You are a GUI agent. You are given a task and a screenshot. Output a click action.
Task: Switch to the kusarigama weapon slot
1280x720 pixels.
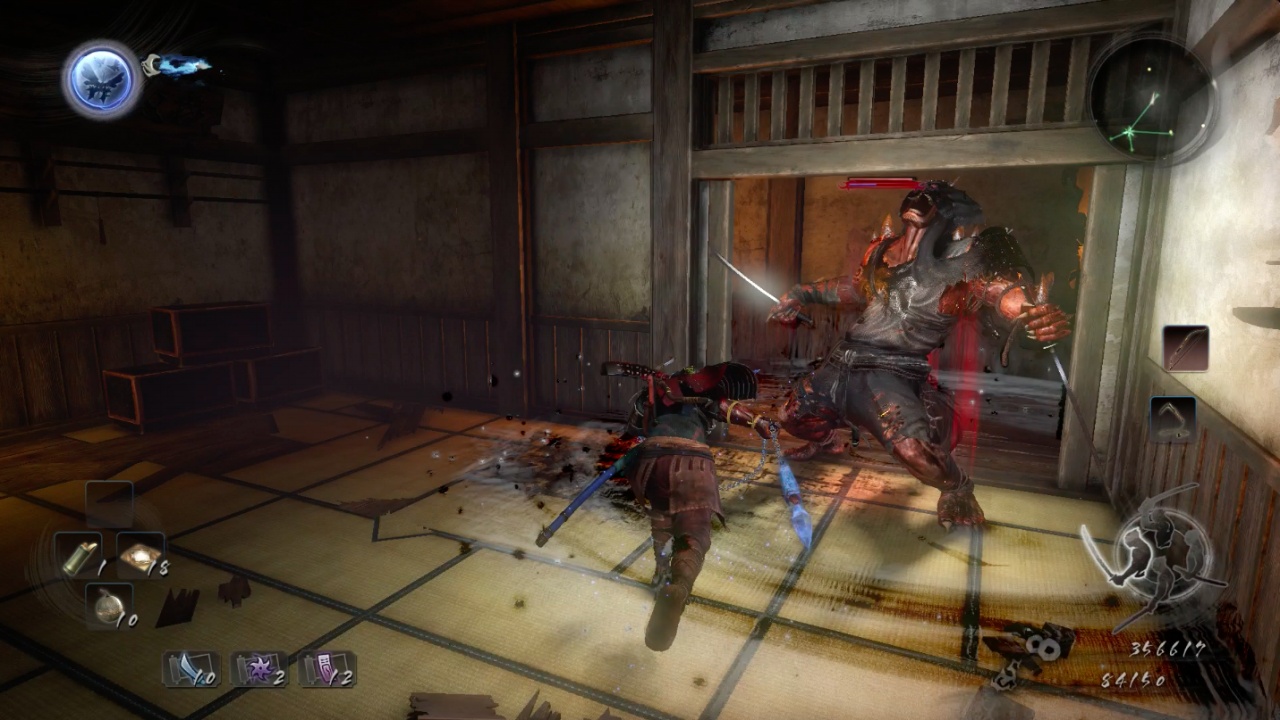[1173, 419]
